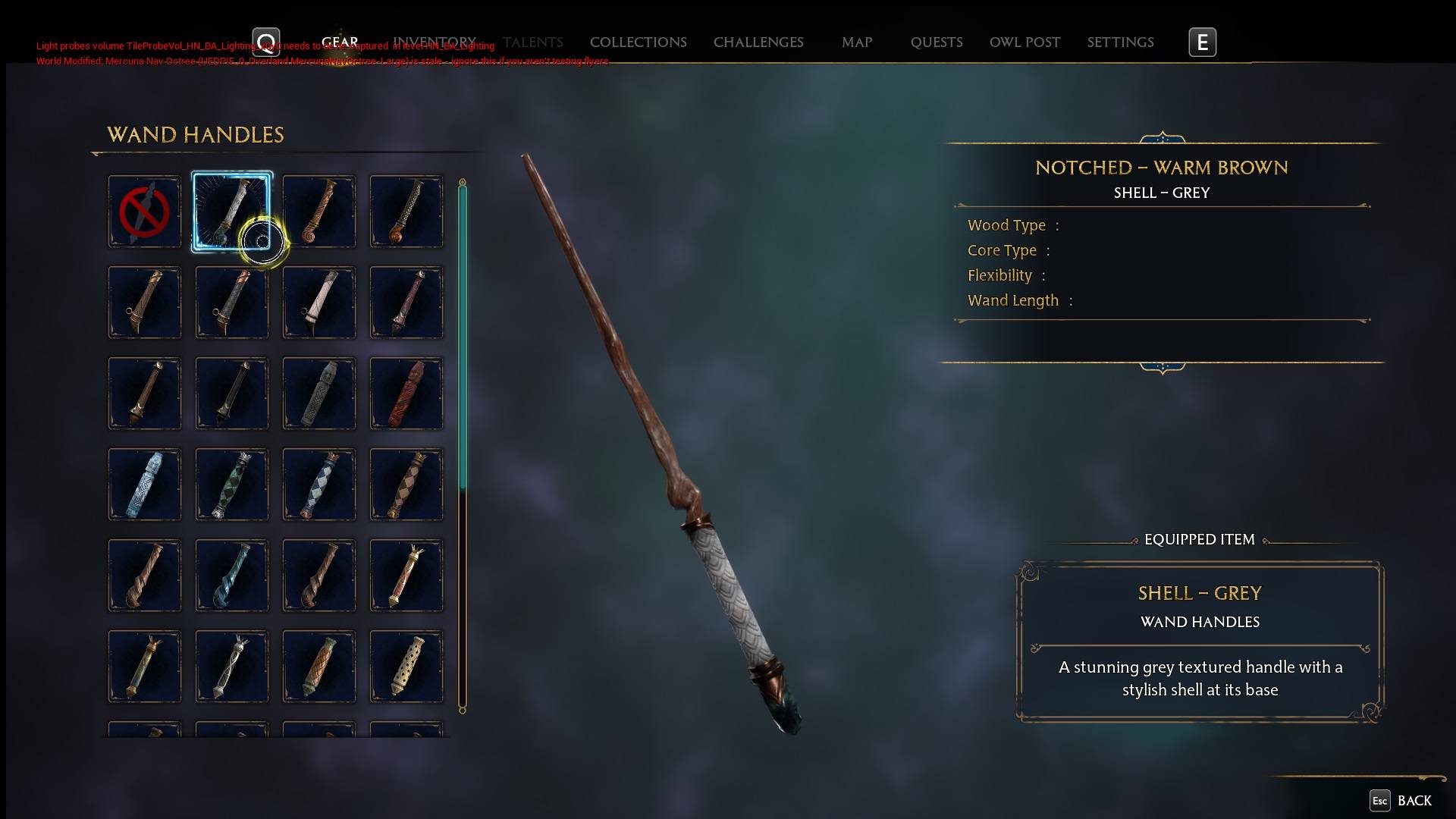
Task: Select the dotted gold handle in sixth row
Action: [x=406, y=666]
